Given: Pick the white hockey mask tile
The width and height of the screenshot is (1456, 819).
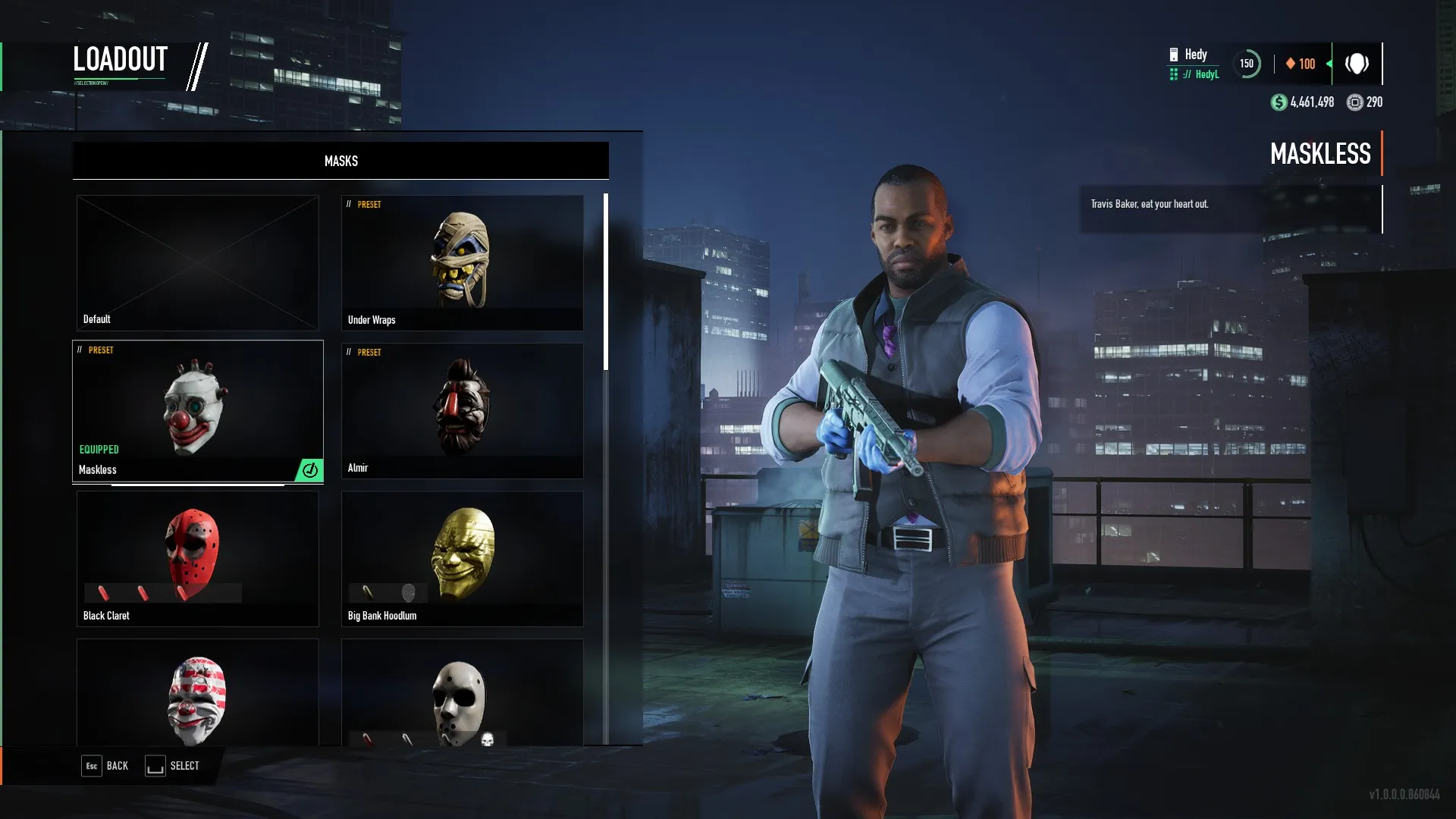Looking at the screenshot, I should [x=462, y=693].
